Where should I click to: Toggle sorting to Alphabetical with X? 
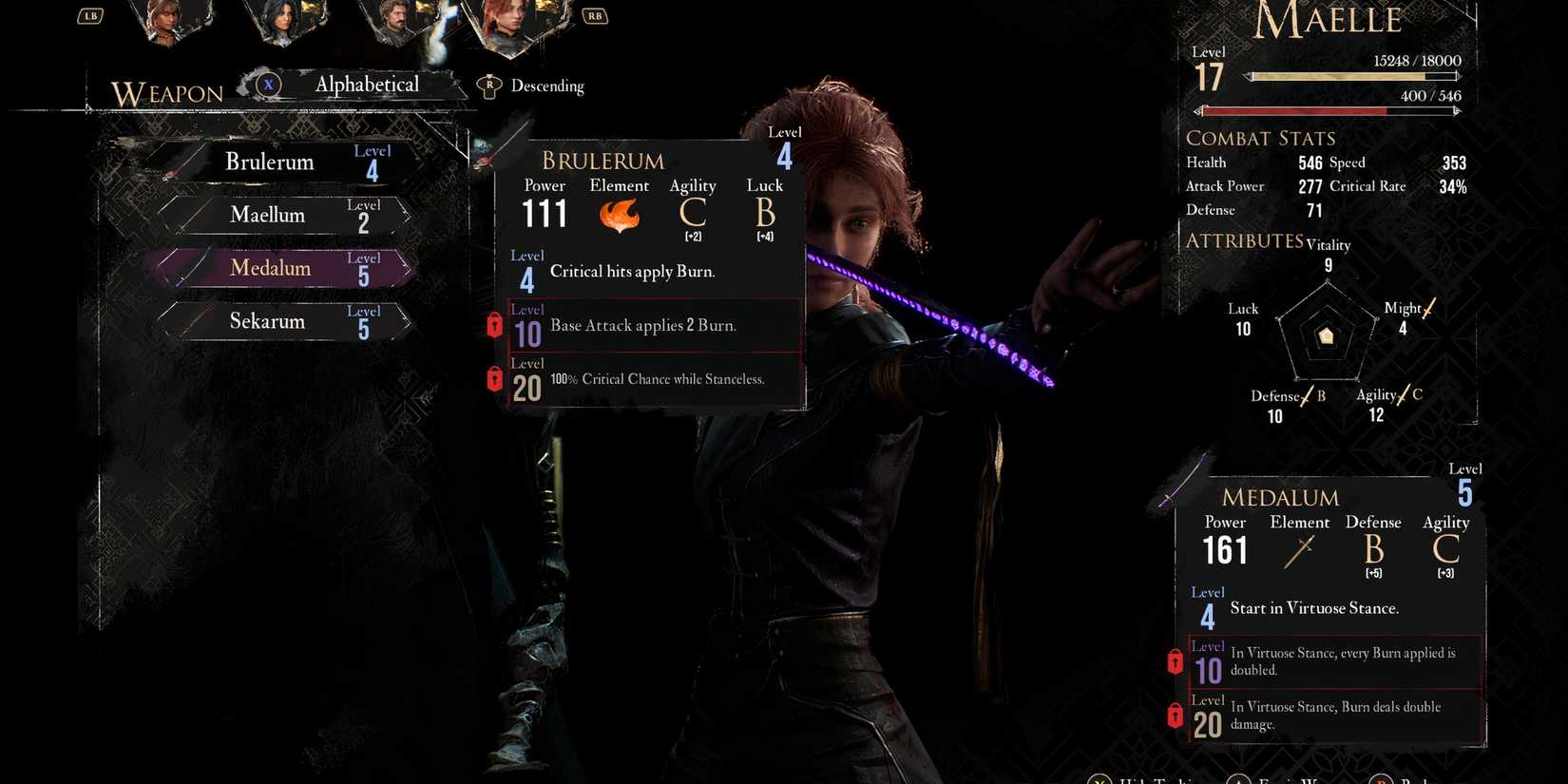[269, 85]
